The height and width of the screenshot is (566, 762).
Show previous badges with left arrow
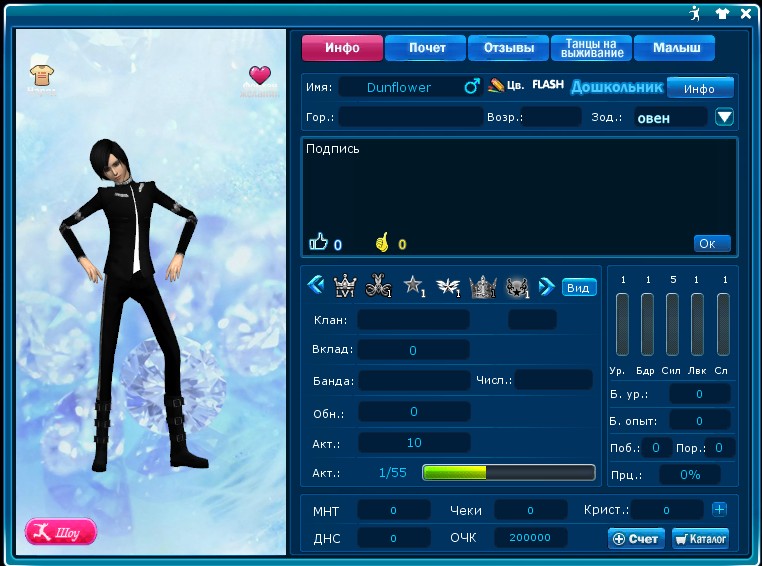tap(316, 286)
